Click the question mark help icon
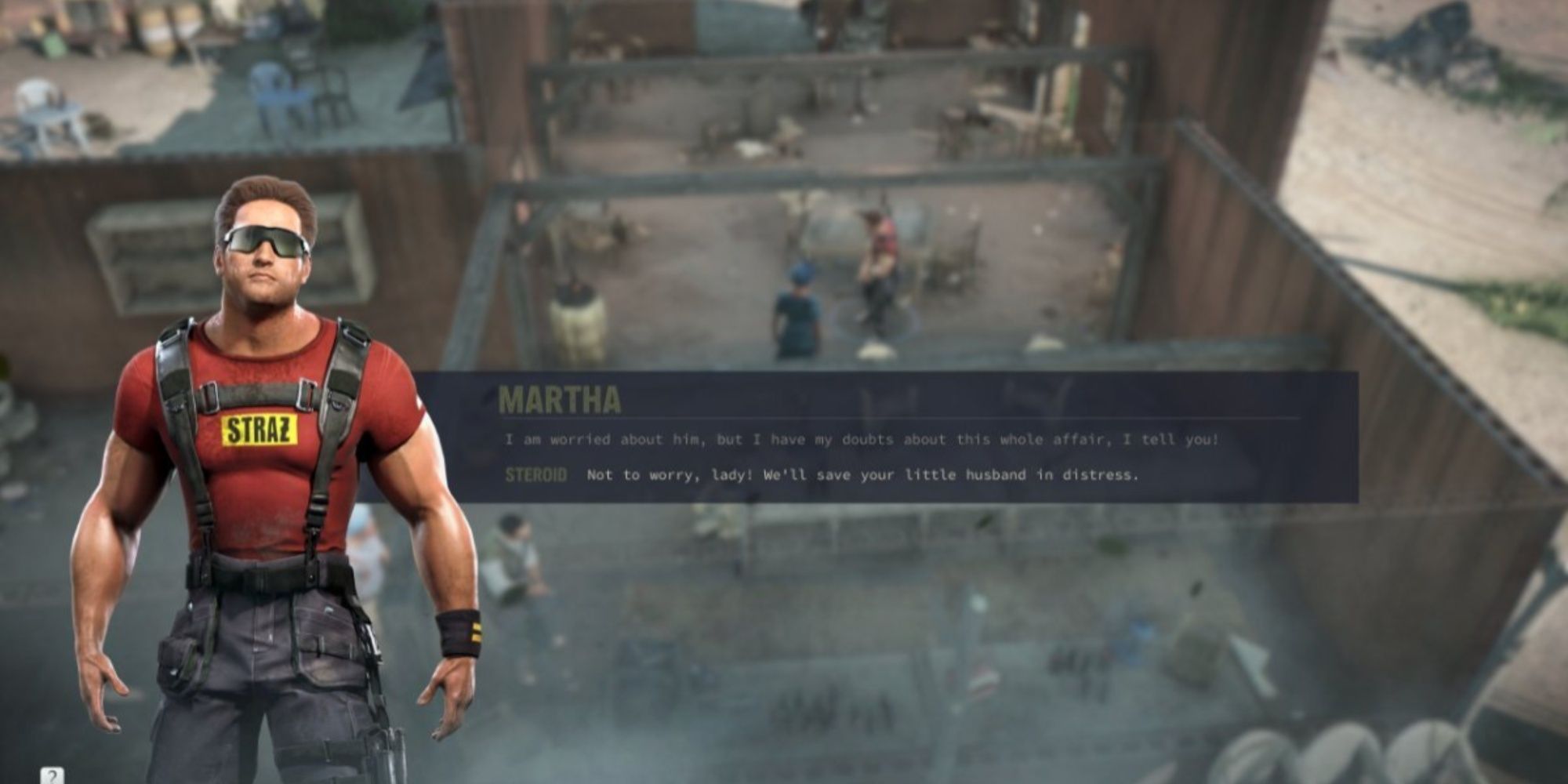Viewport: 1568px width, 784px height. coord(52,775)
